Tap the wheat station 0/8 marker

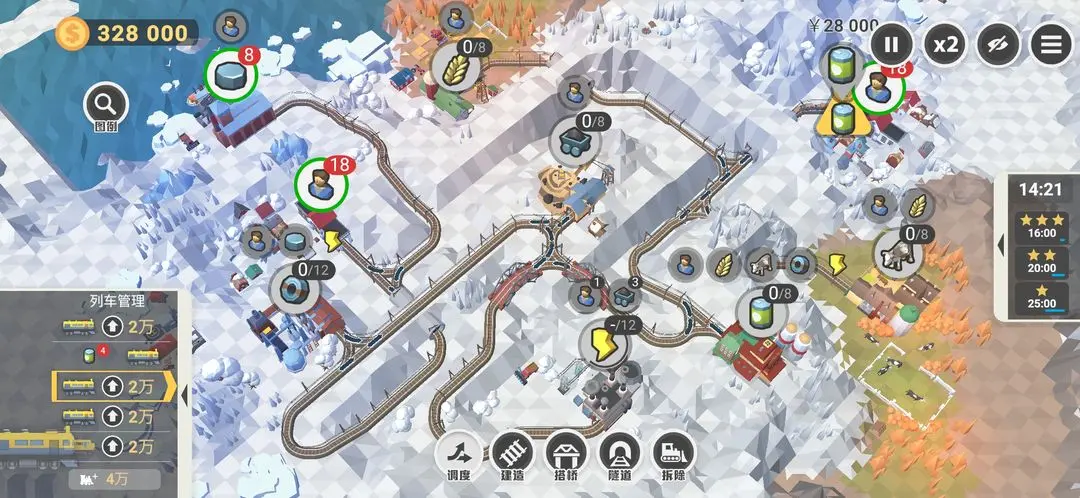[x=455, y=67]
